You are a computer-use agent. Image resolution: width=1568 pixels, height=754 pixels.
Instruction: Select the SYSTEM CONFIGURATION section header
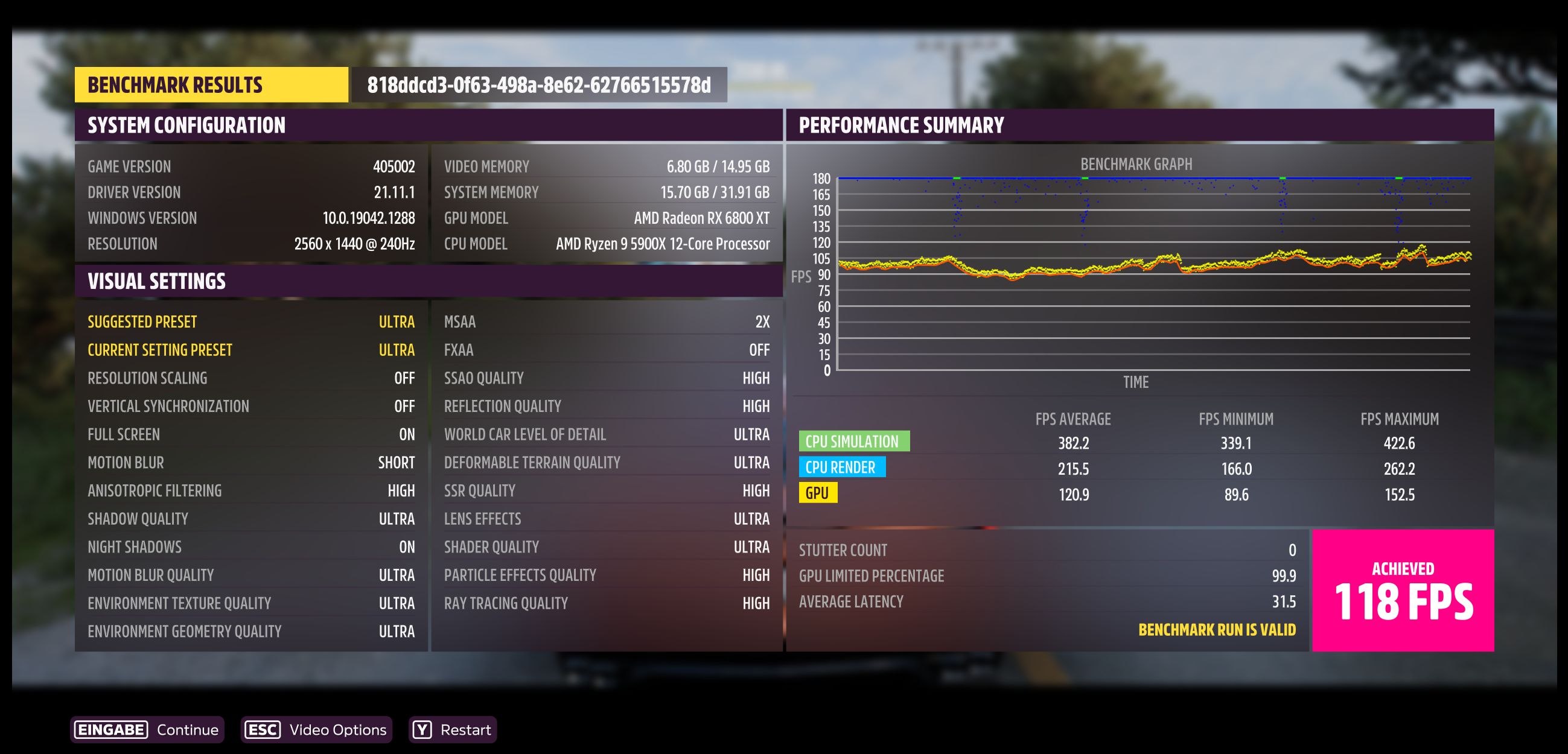point(186,124)
